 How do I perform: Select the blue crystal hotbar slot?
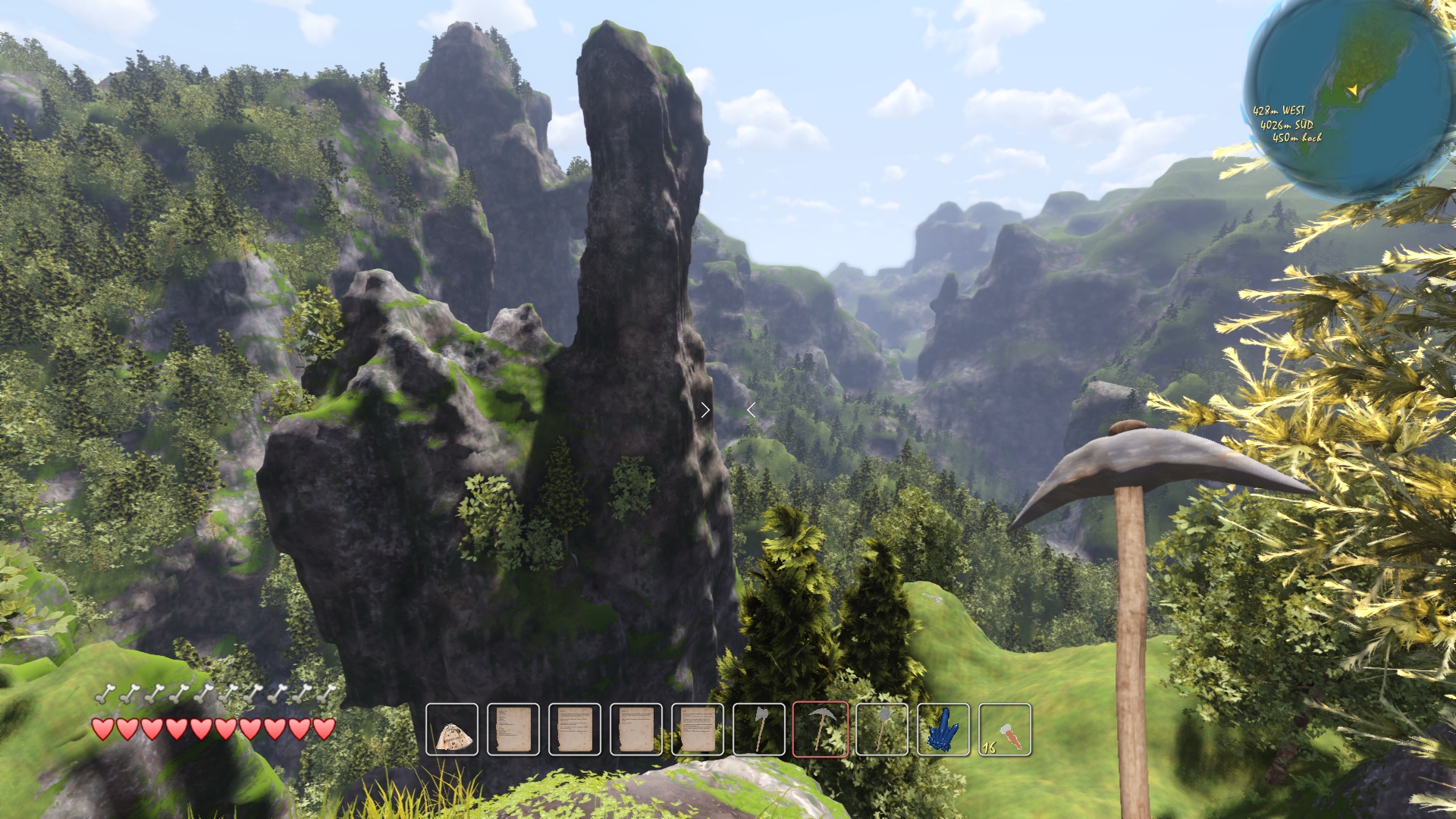943,730
